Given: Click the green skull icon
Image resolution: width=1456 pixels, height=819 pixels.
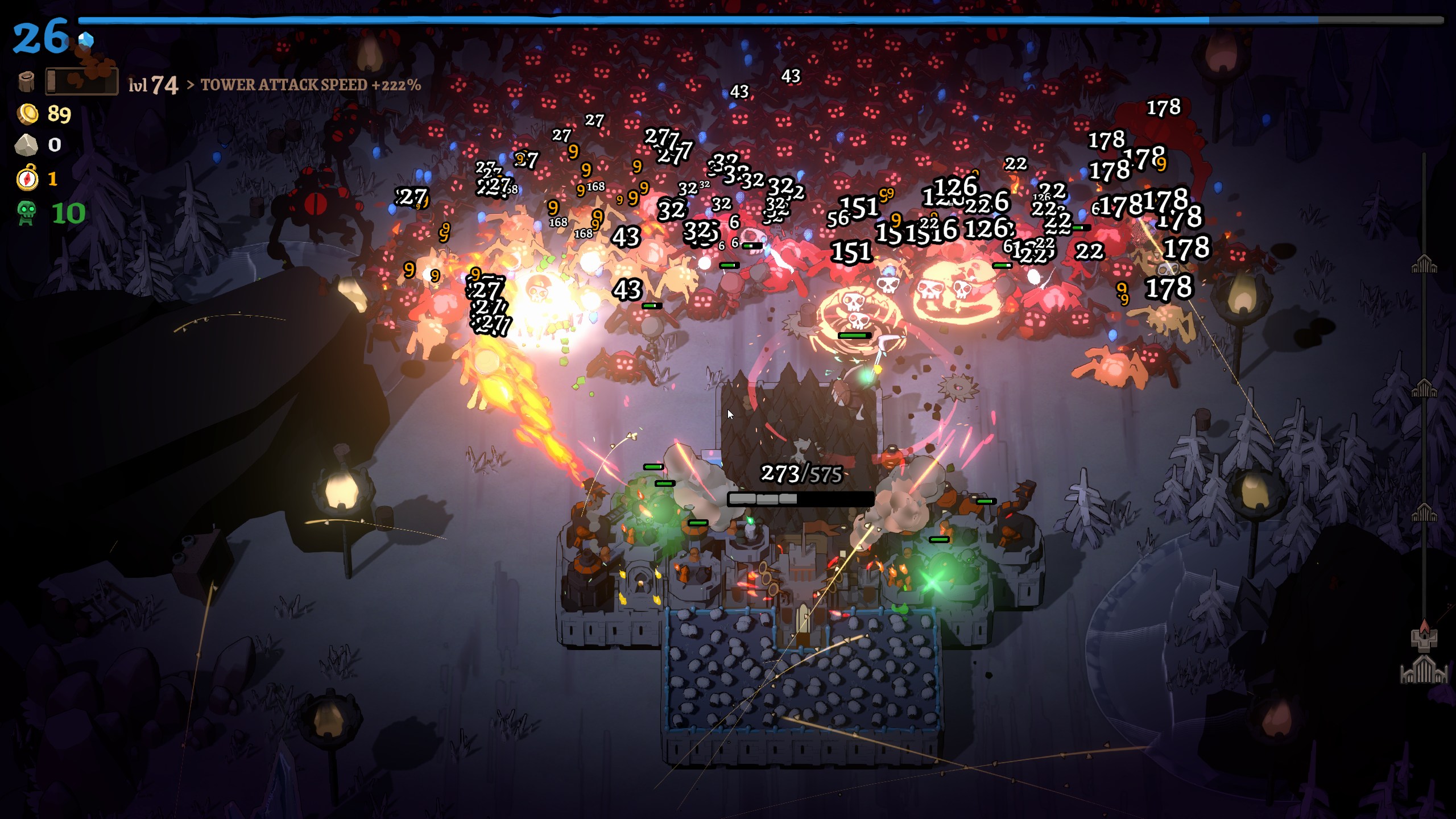Looking at the screenshot, I should pos(26,213).
